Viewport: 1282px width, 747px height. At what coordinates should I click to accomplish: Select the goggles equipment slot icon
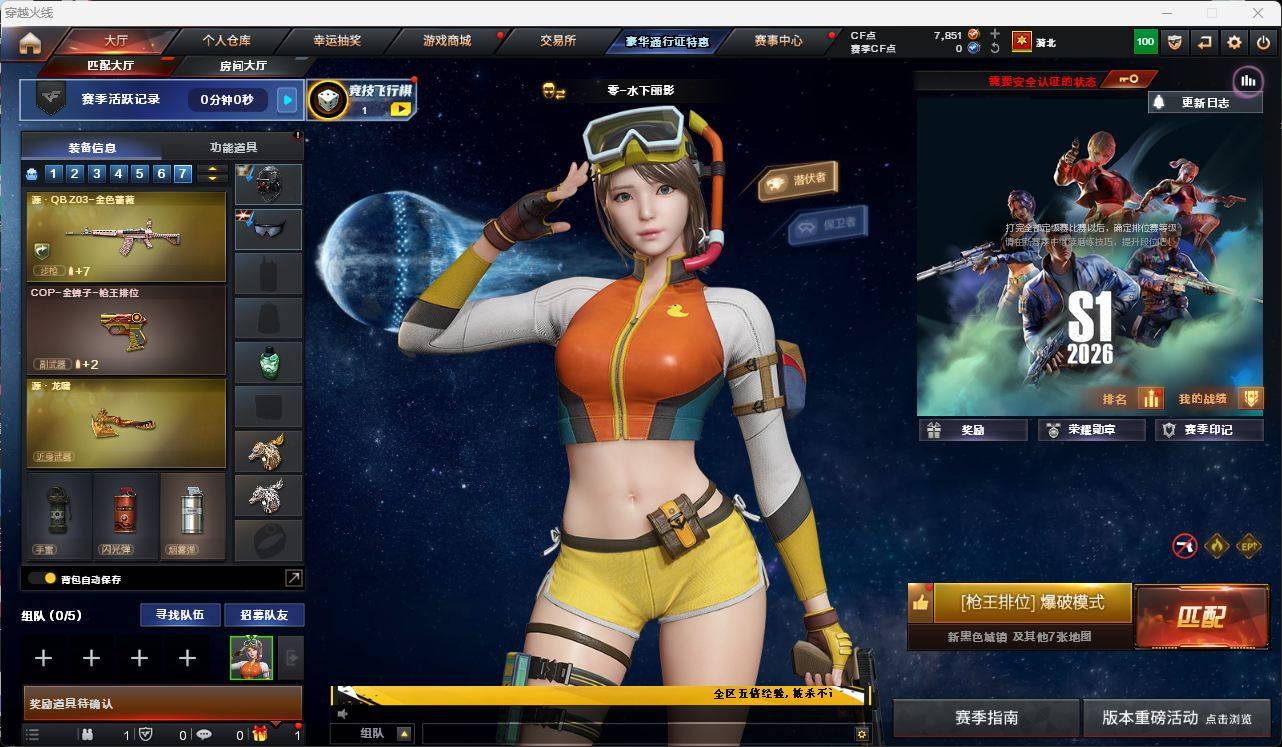point(268,229)
